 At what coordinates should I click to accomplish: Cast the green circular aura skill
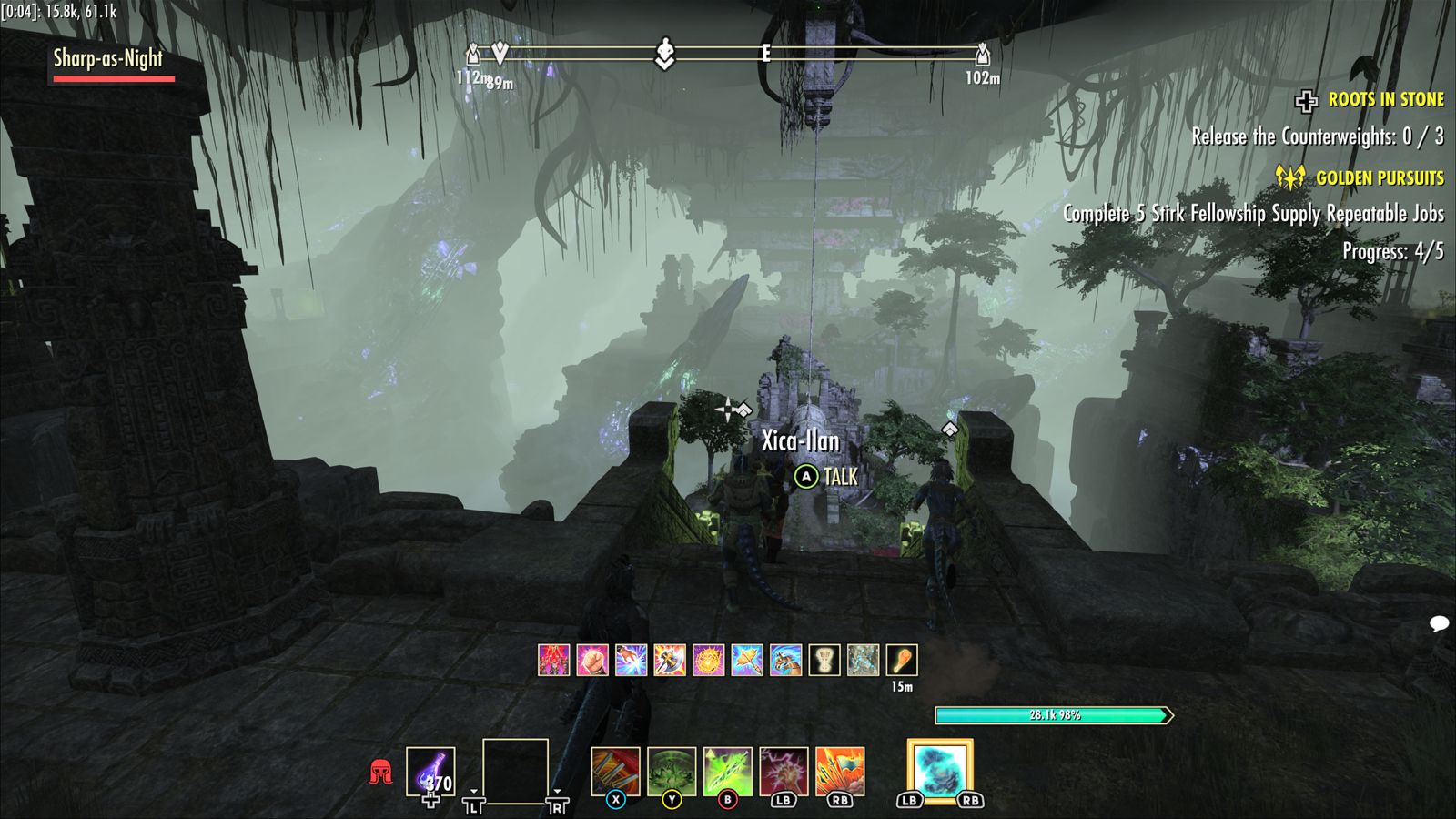[x=672, y=772]
